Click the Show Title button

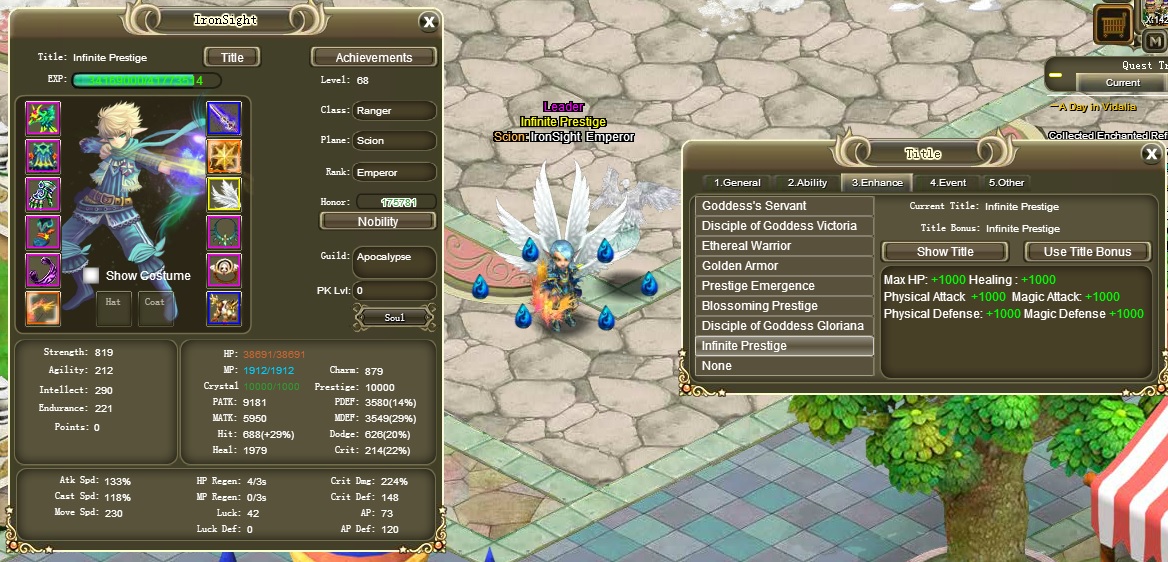(x=945, y=252)
